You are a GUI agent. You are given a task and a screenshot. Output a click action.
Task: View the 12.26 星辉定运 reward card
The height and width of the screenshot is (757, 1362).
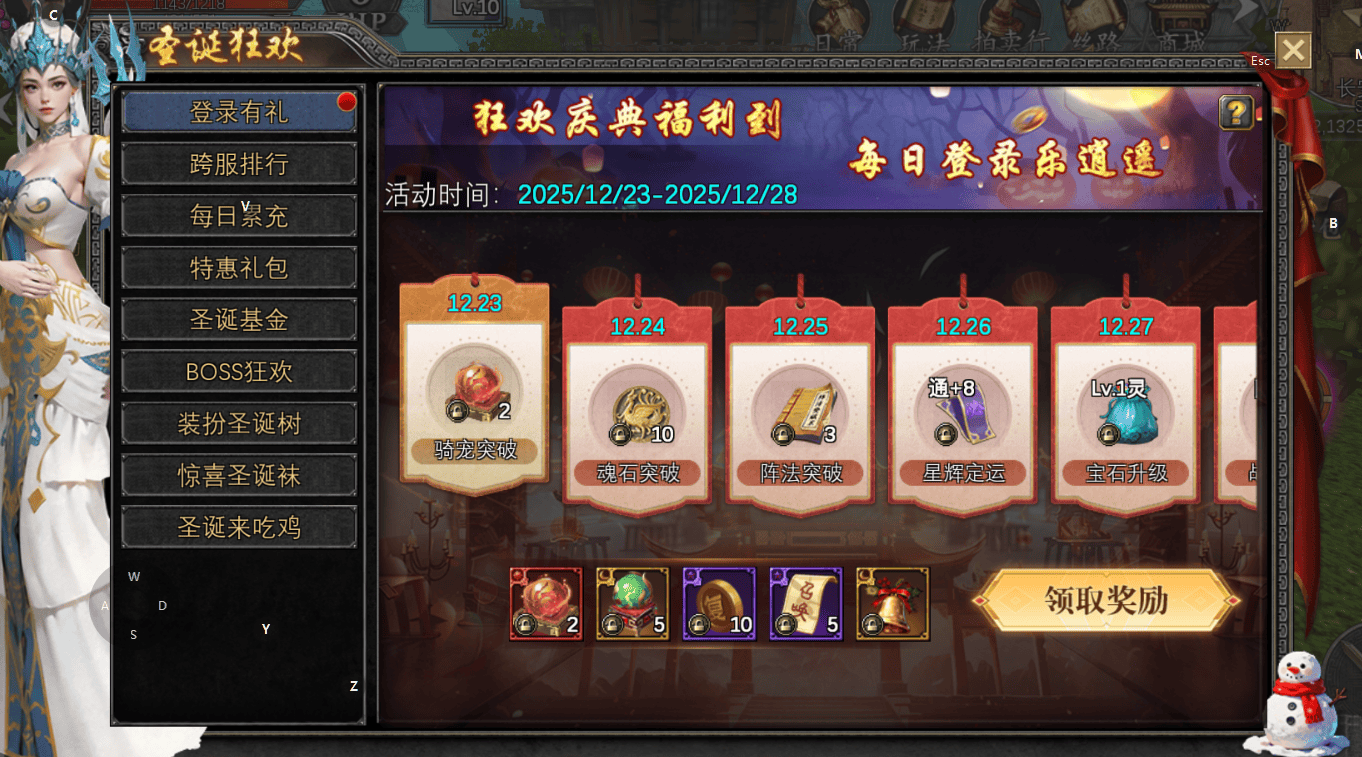click(x=963, y=410)
